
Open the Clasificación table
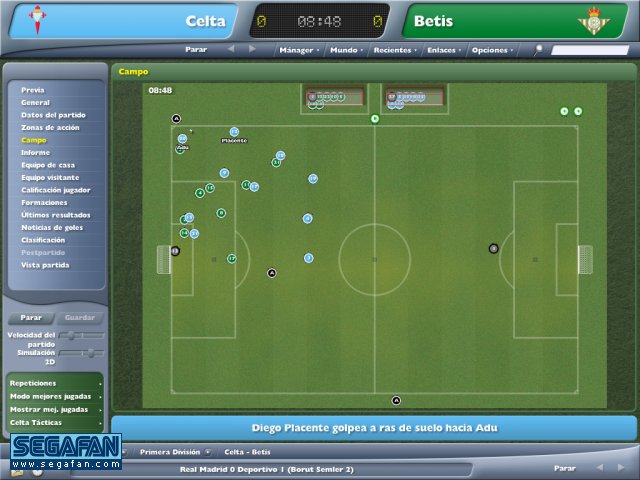(x=43, y=240)
